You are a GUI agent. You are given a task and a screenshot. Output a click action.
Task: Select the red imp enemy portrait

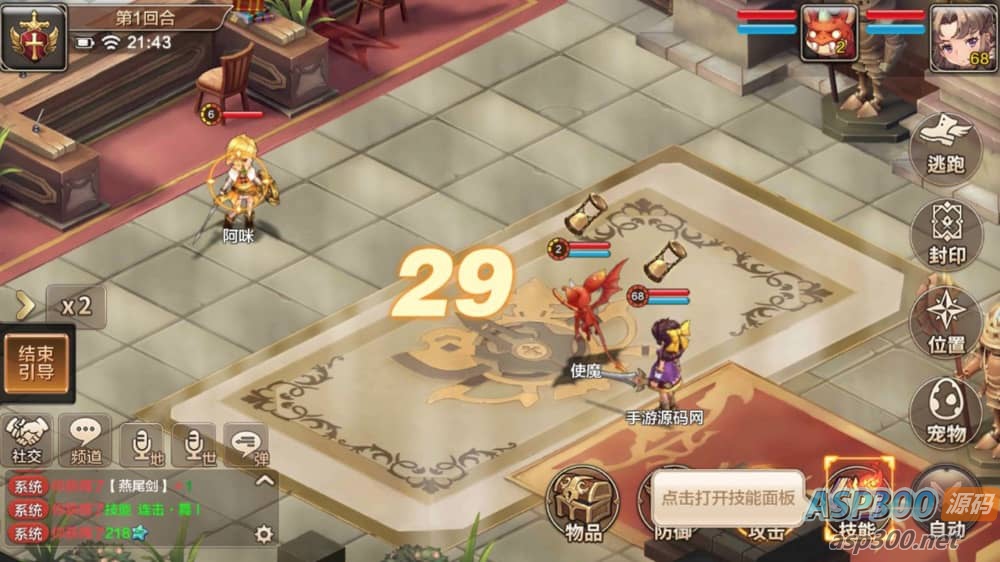coord(829,34)
